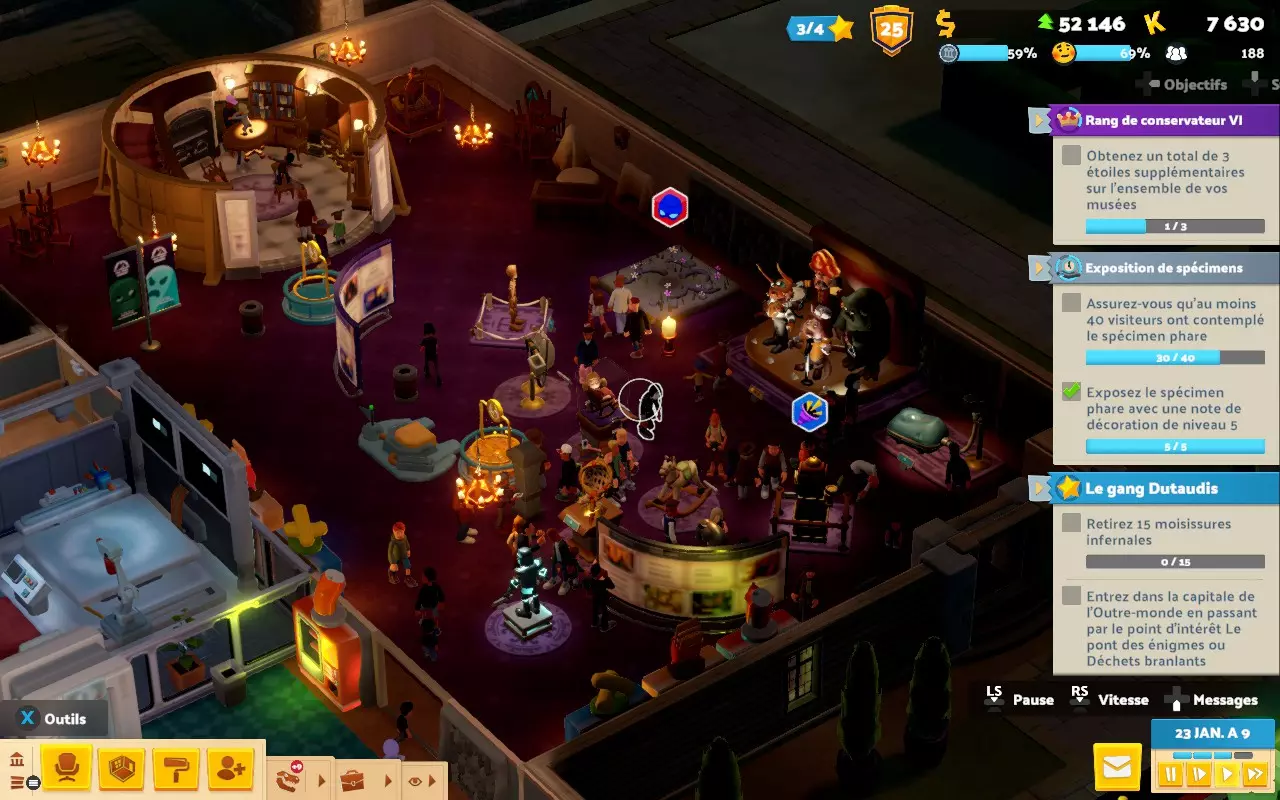The width and height of the screenshot is (1280, 800).
Task: Set the game to normal play speed
Action: click(1226, 774)
